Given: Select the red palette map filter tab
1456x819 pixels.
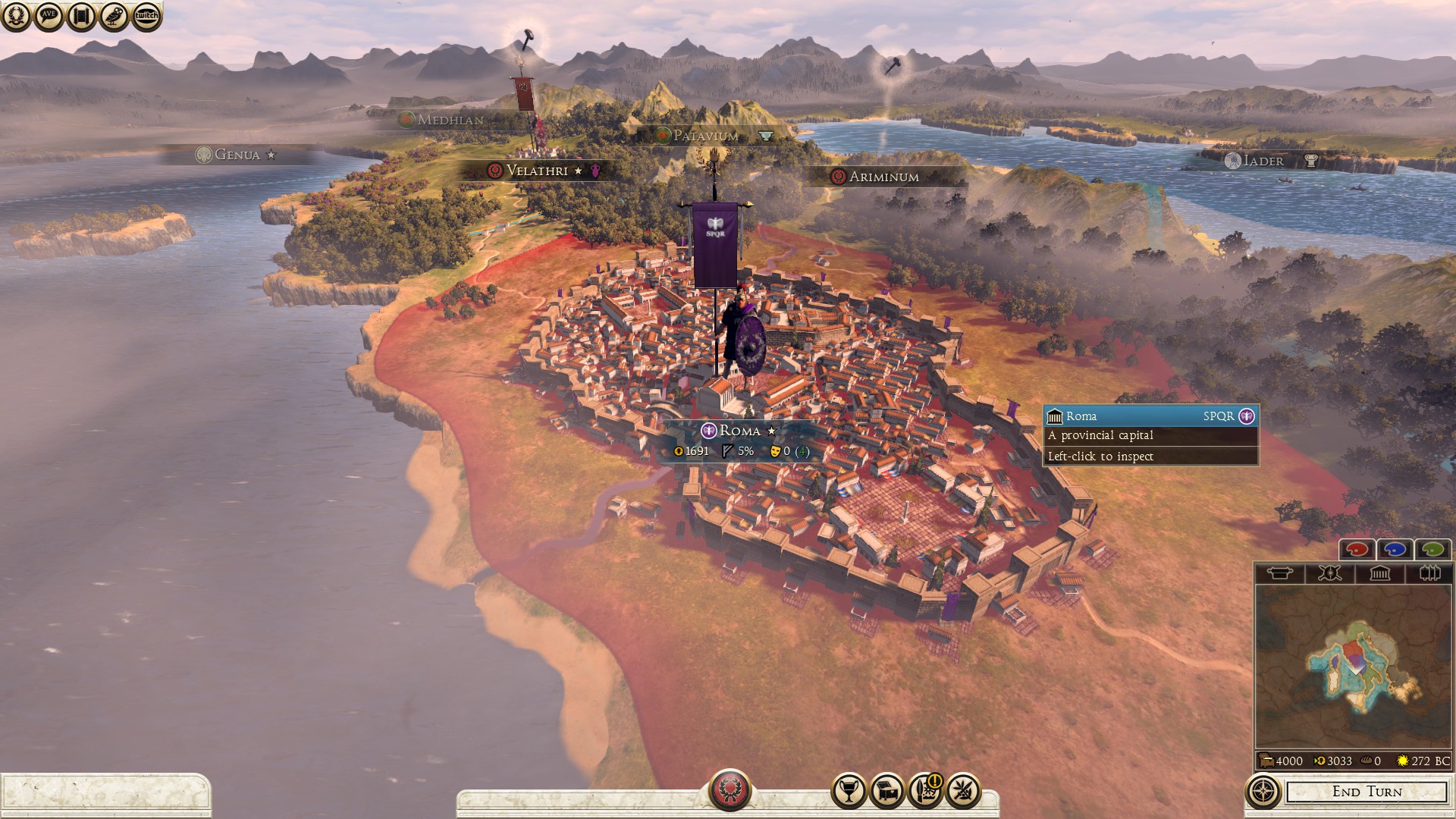Looking at the screenshot, I should [x=1357, y=549].
